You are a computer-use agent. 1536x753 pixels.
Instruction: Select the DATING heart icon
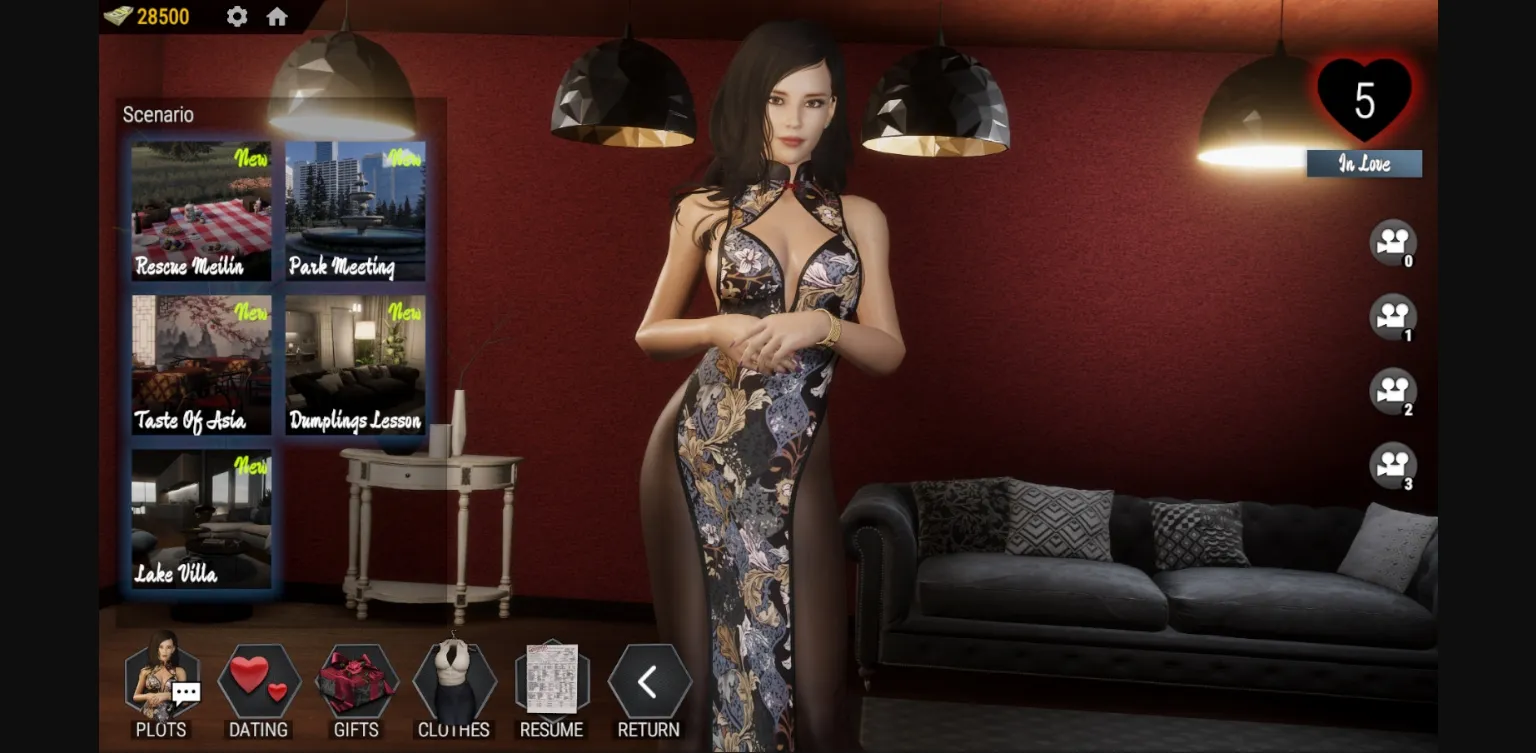click(258, 685)
